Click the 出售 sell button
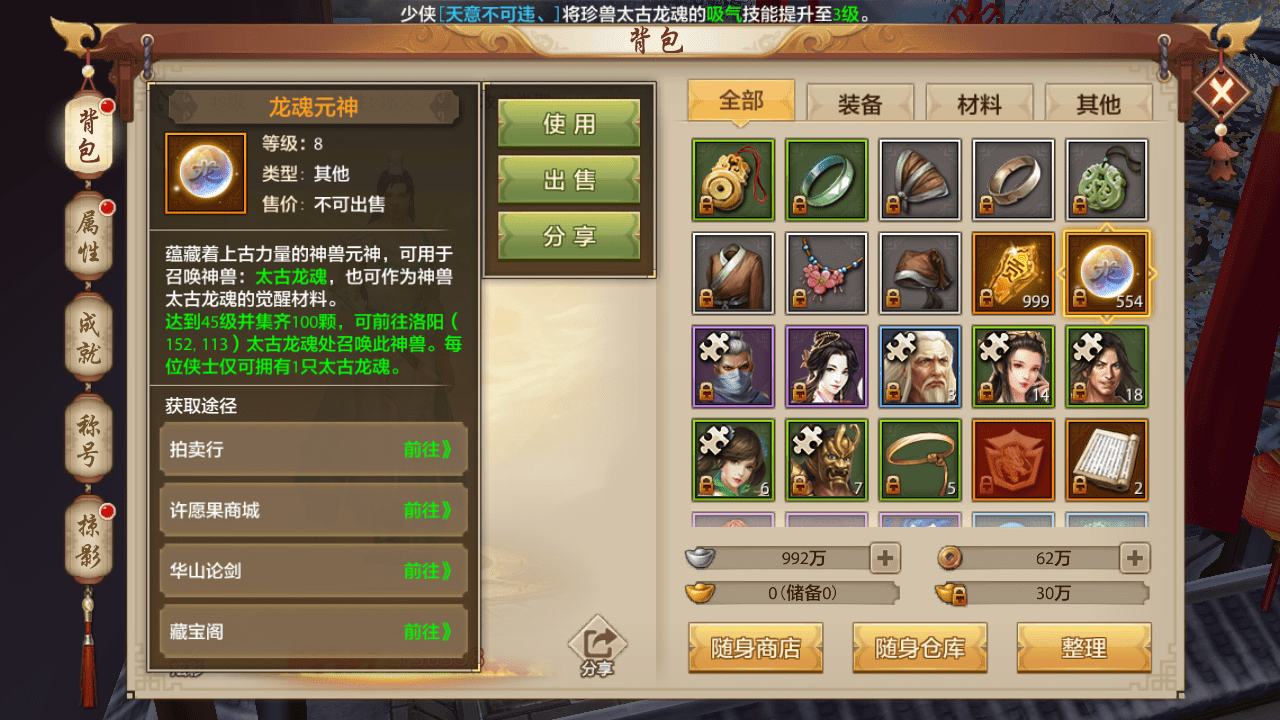 569,180
